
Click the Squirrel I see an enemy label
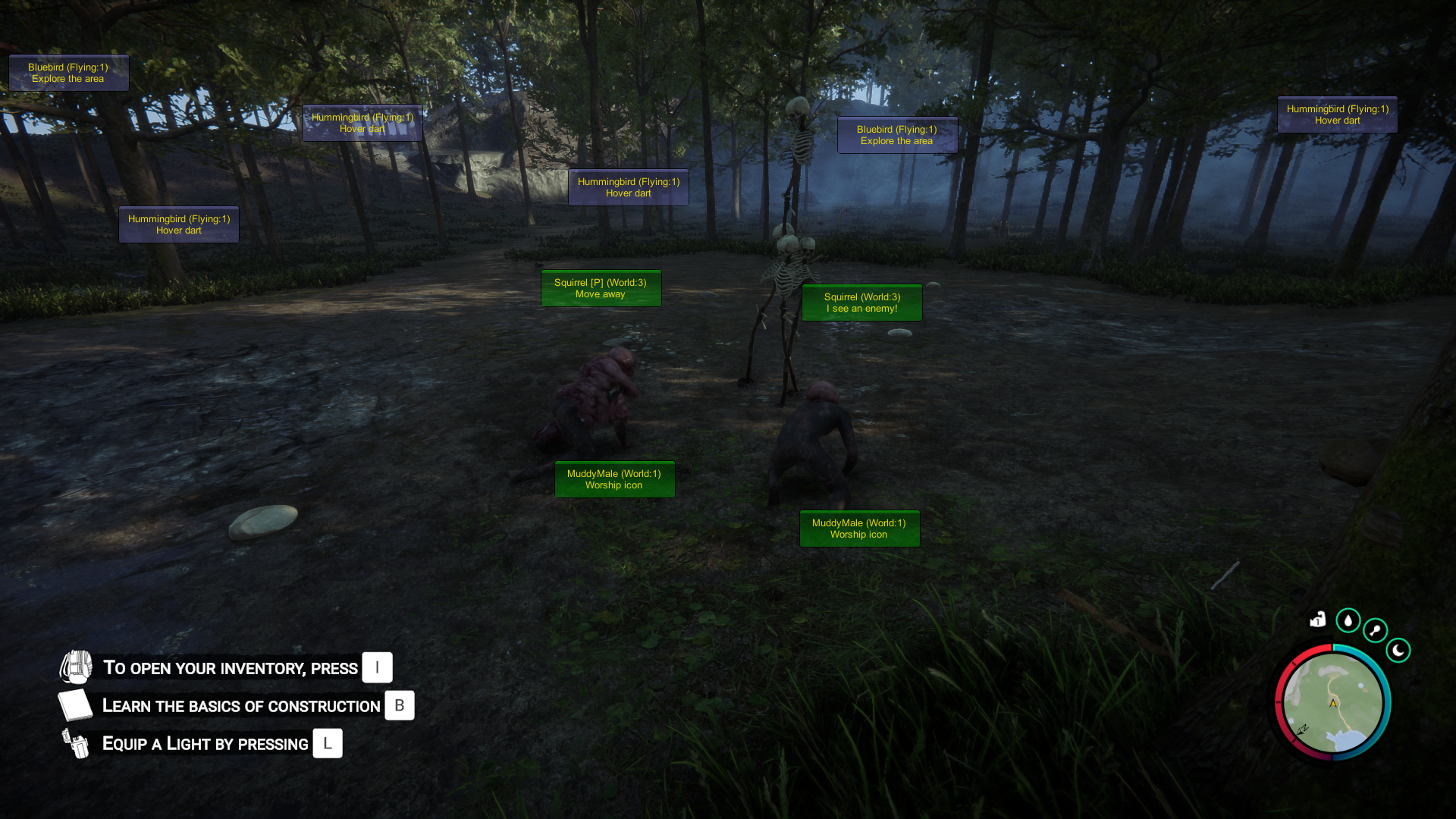(x=861, y=303)
